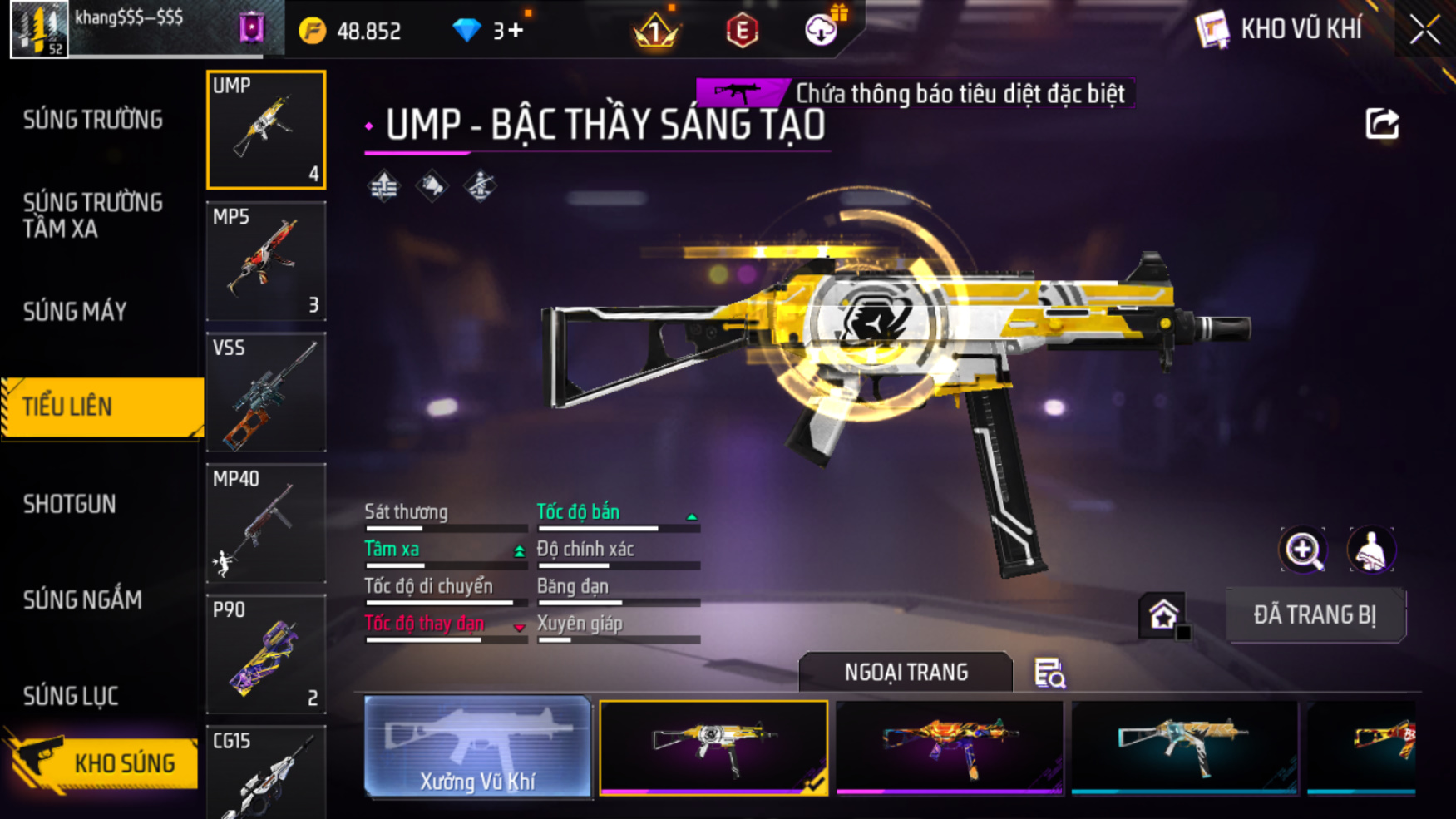Open the Kho Súng gun storage
Viewport: 1456px width, 819px height.
coord(101,762)
